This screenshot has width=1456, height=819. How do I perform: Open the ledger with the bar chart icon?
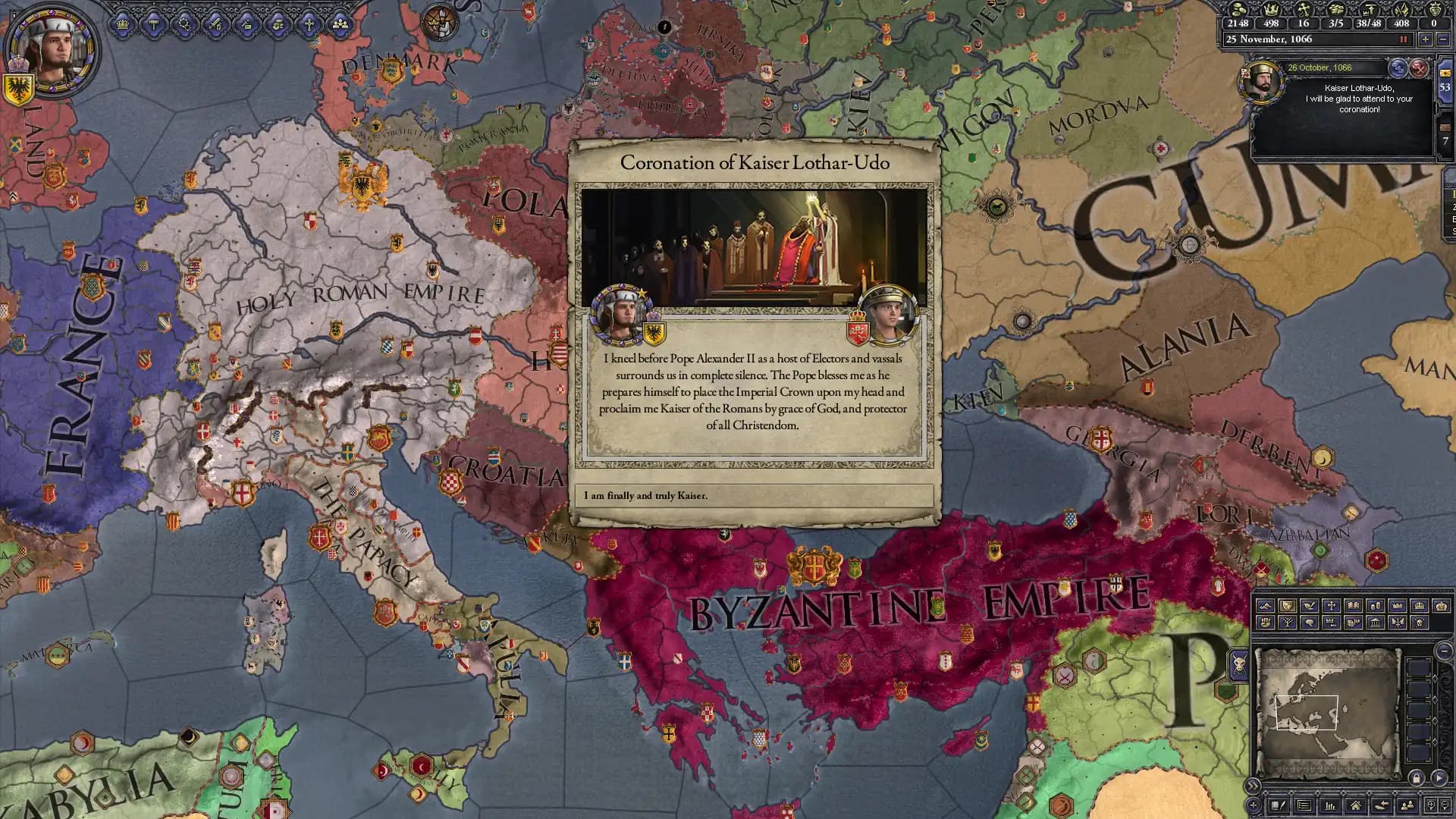[1331, 807]
